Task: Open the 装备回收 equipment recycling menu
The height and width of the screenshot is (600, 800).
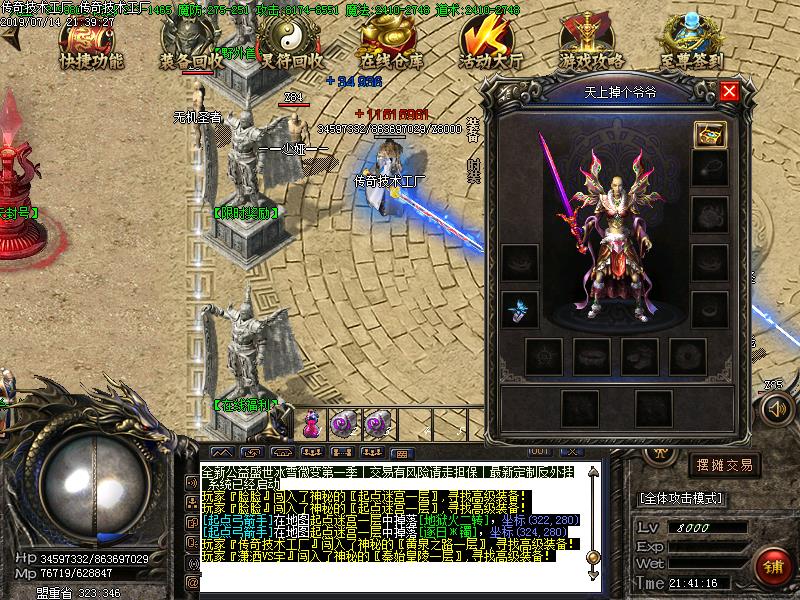Action: coord(191,45)
